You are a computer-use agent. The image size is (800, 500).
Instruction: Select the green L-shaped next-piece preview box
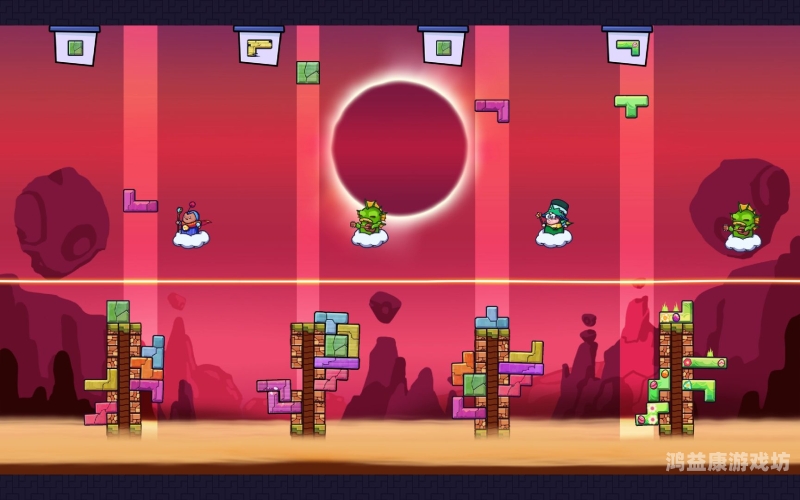click(x=627, y=46)
